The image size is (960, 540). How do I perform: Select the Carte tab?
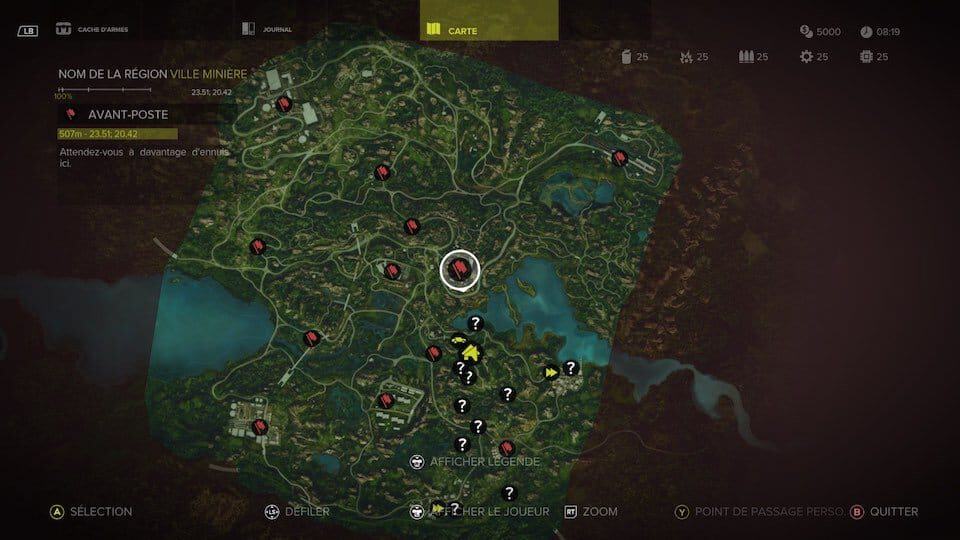point(451,30)
